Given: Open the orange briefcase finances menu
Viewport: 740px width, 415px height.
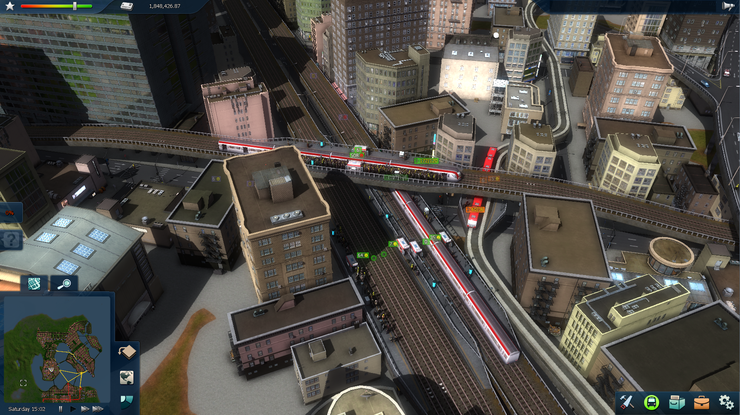Looking at the screenshot, I should coord(701,401).
